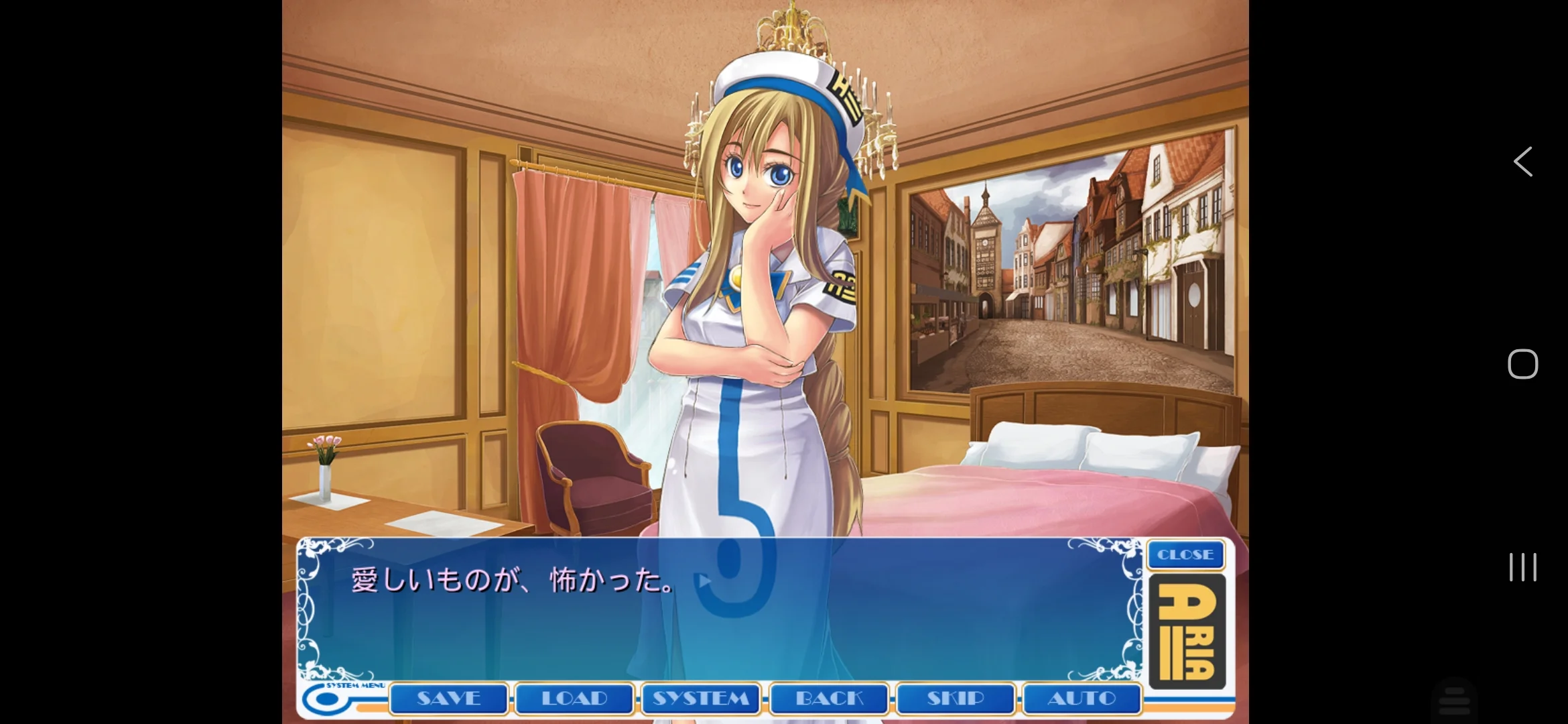
Task: Open the LOAD game screen
Action: (574, 699)
